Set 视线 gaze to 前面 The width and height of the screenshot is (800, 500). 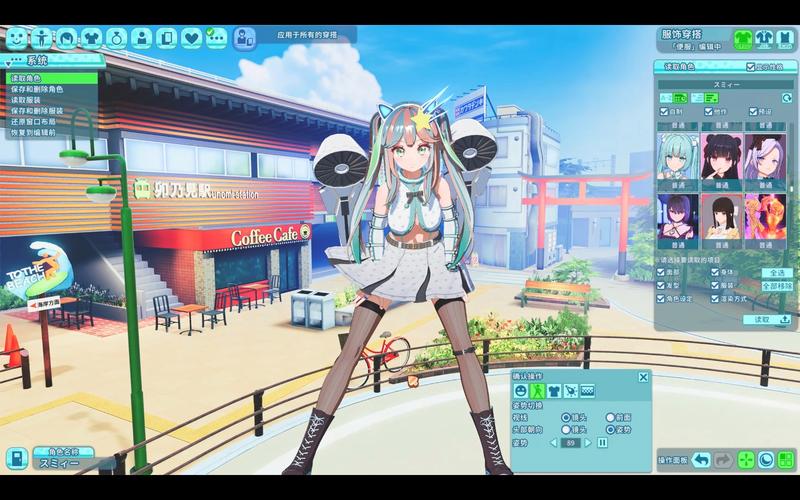tap(610, 417)
